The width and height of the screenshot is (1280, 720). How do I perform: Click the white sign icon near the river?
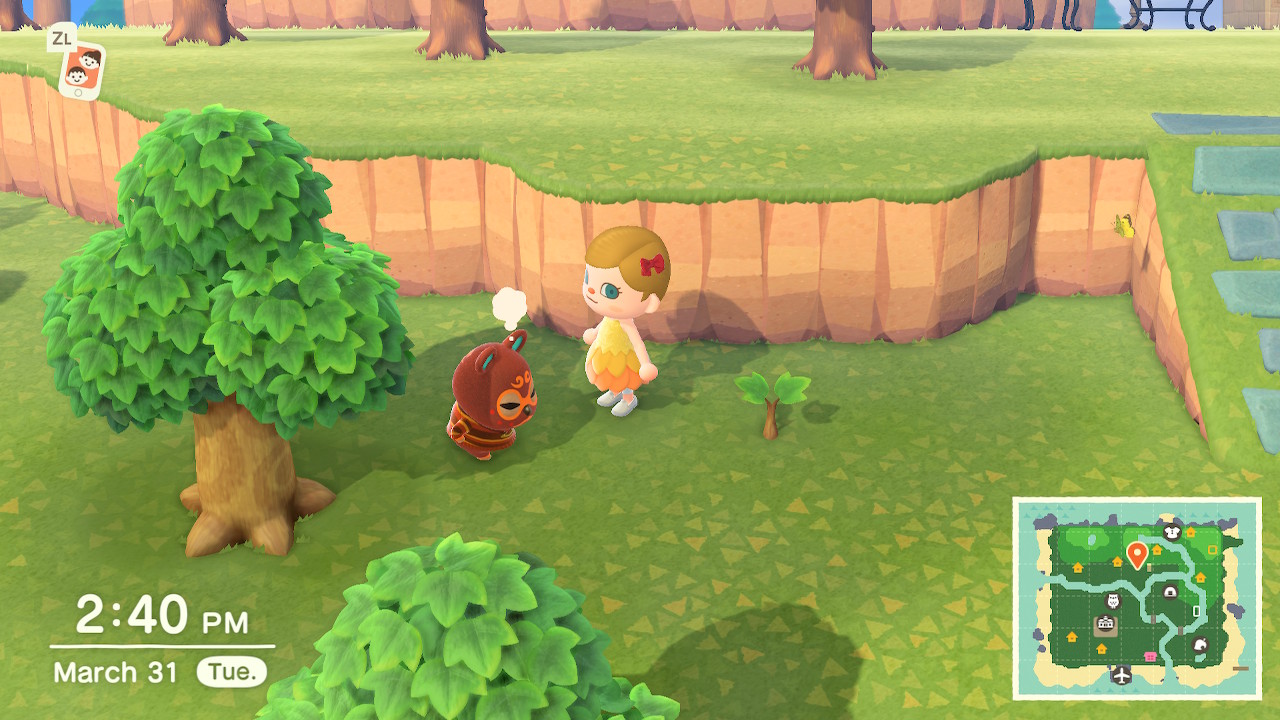1197,610
